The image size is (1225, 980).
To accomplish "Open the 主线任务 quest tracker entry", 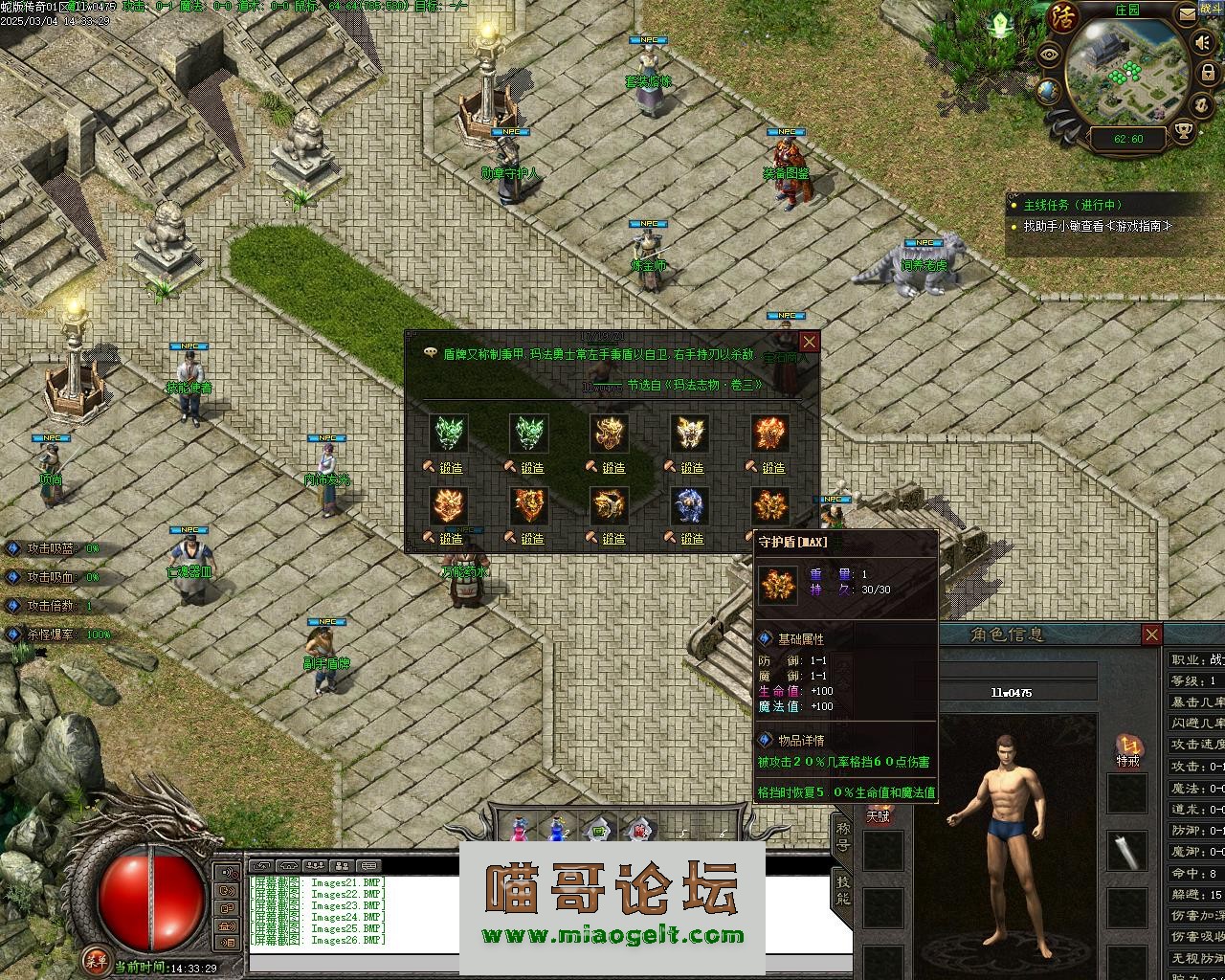I will pyautogui.click(x=1071, y=205).
